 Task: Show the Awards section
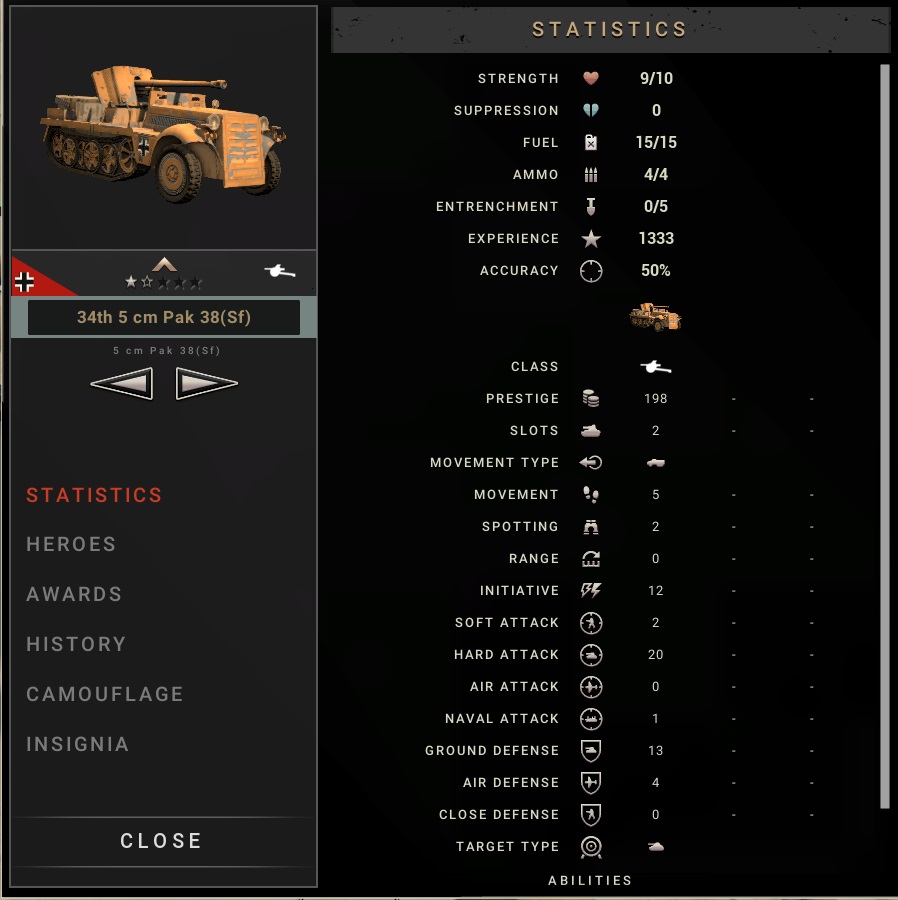pos(74,594)
